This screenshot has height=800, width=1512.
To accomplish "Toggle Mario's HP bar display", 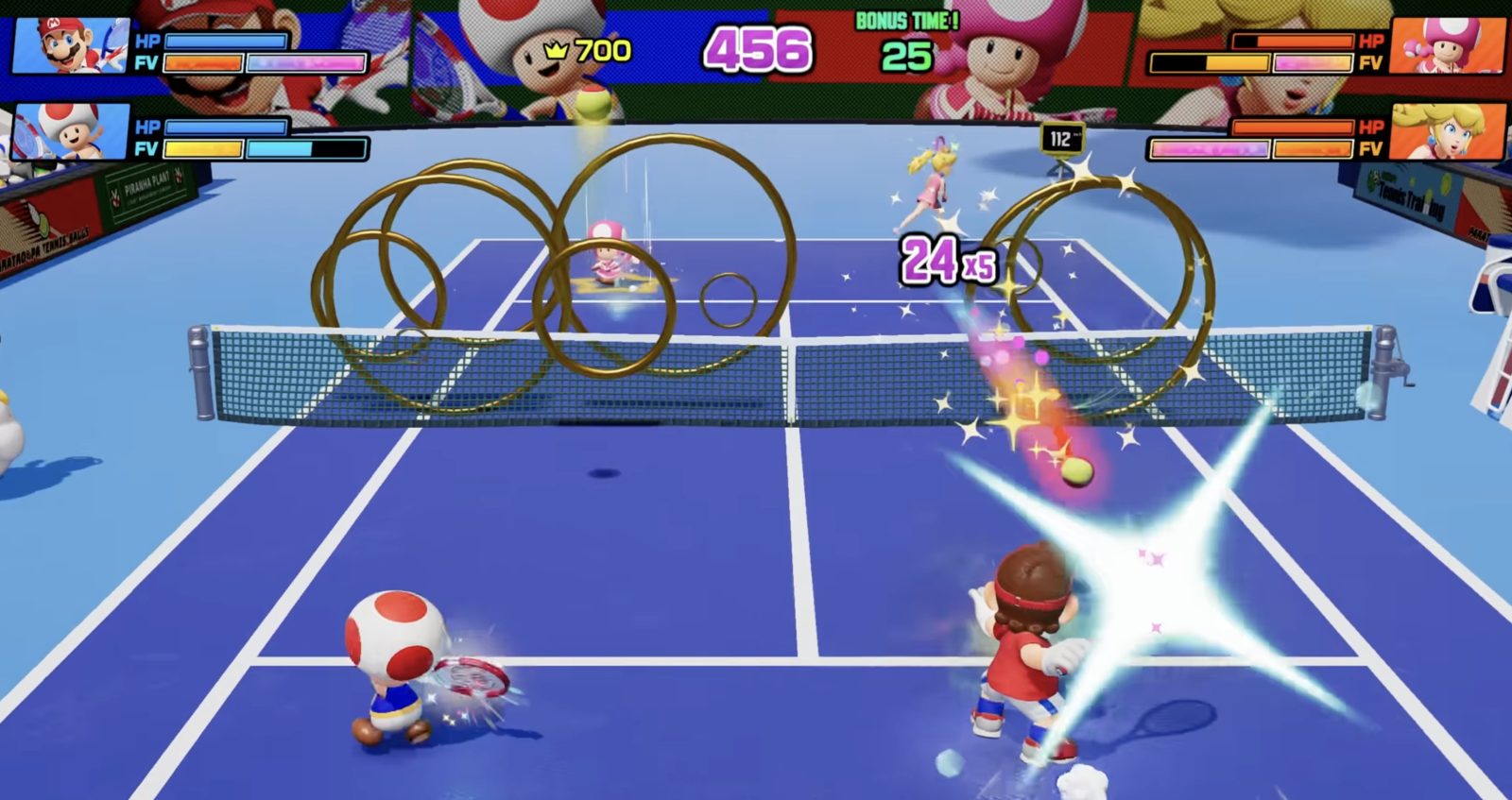I will [x=227, y=40].
